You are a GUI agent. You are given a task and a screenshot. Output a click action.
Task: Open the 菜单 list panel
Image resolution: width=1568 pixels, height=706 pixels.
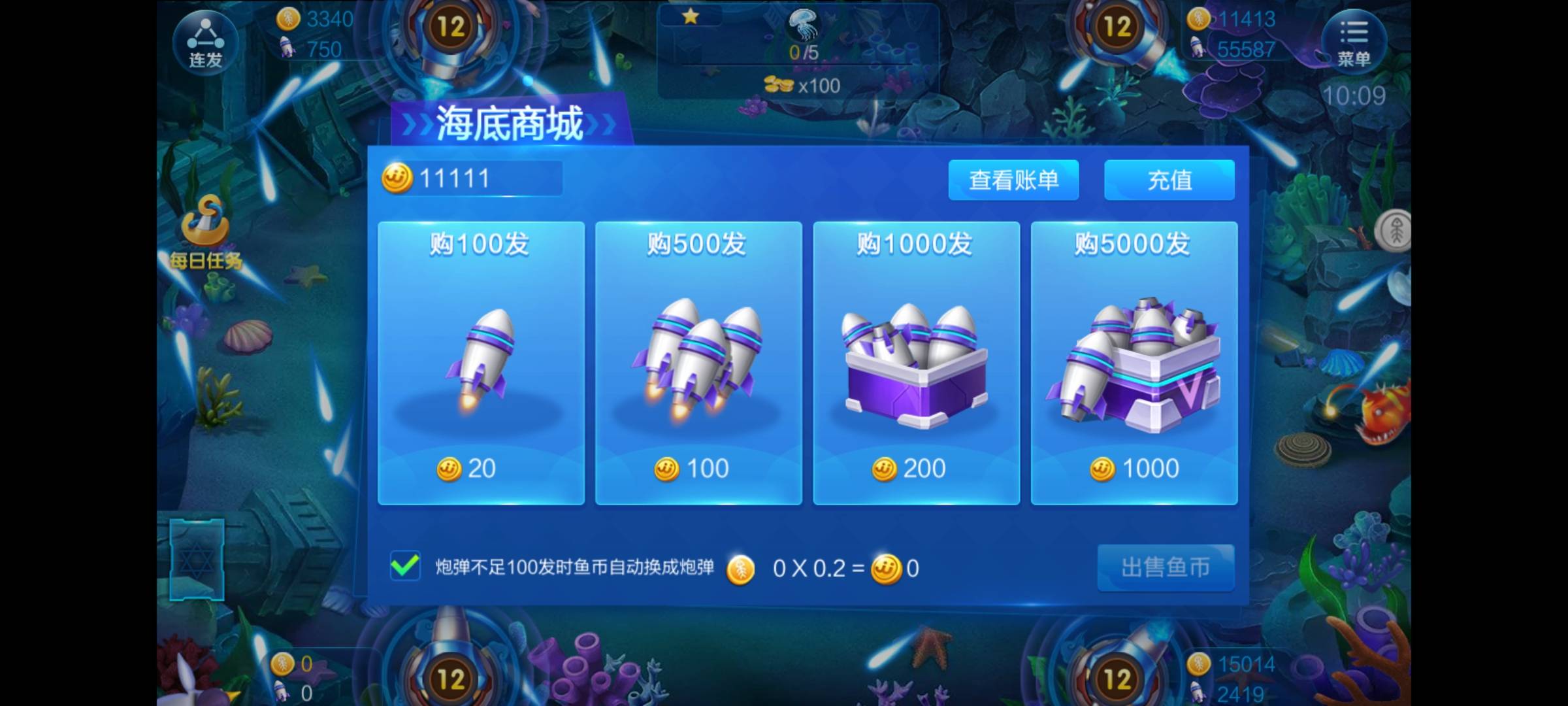pyautogui.click(x=1356, y=41)
